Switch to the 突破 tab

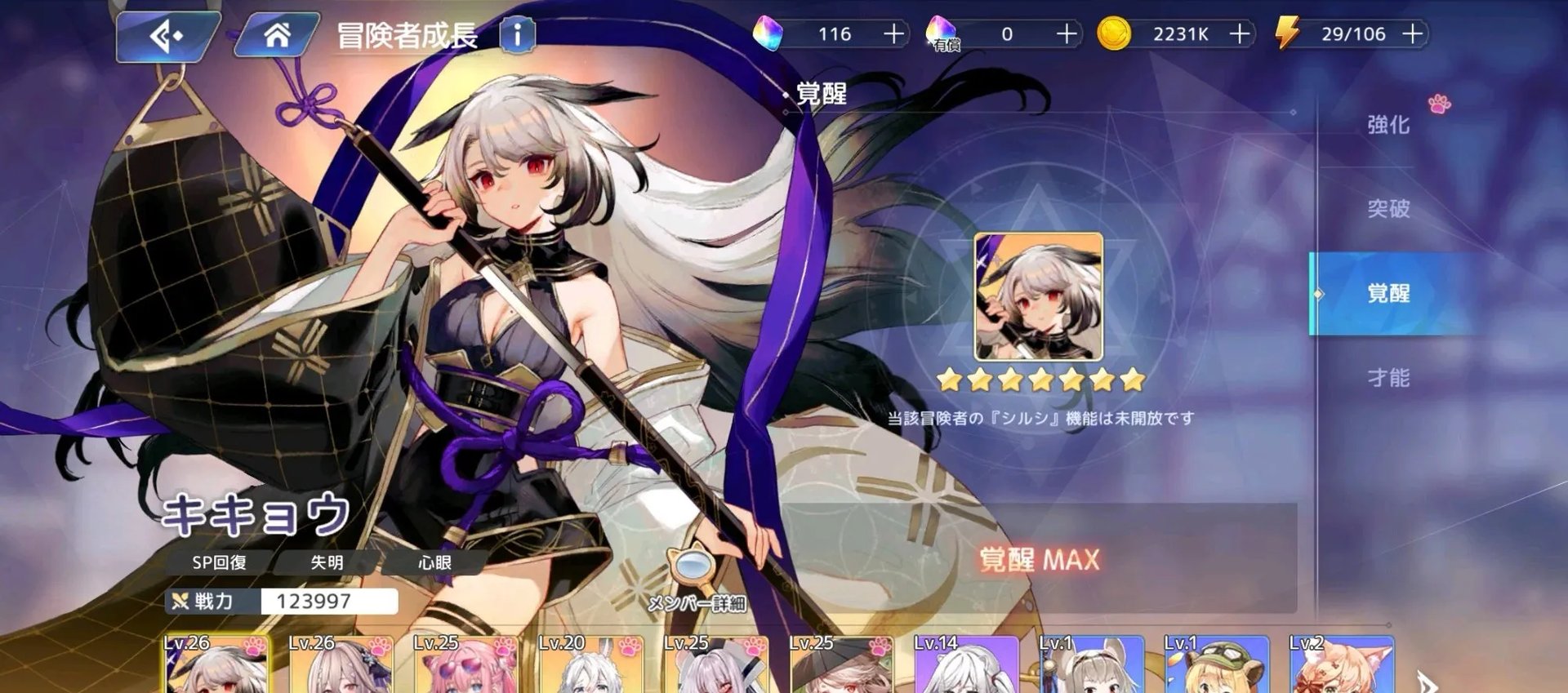coord(1388,211)
